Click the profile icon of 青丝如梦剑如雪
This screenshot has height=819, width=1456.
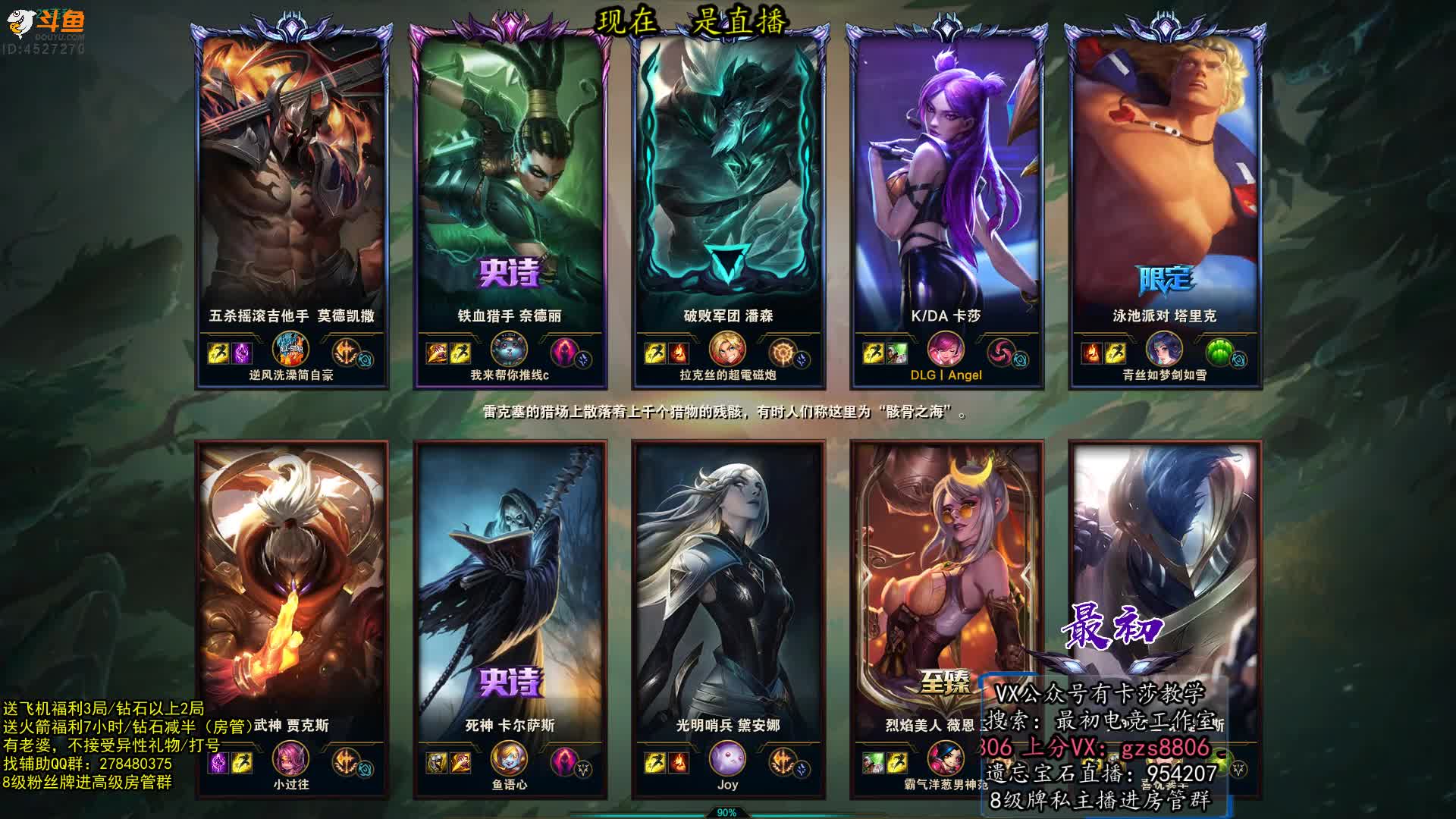tap(1164, 351)
